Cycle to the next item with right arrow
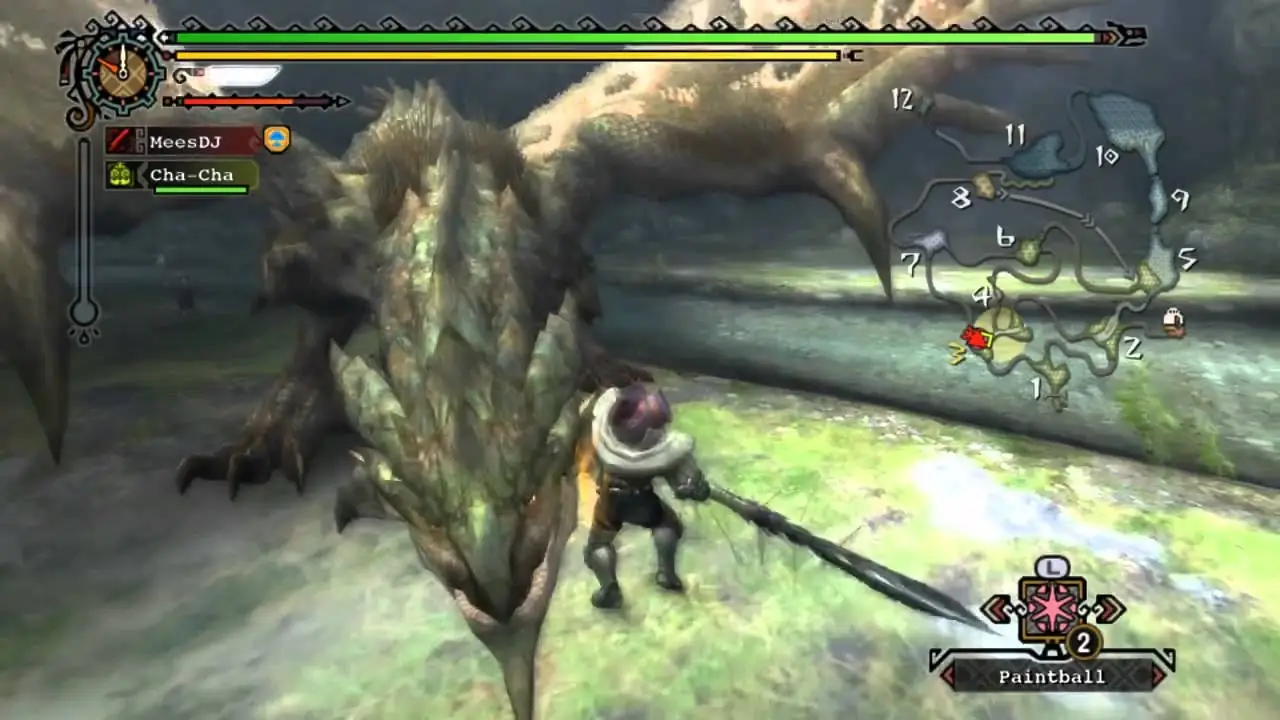 1109,608
